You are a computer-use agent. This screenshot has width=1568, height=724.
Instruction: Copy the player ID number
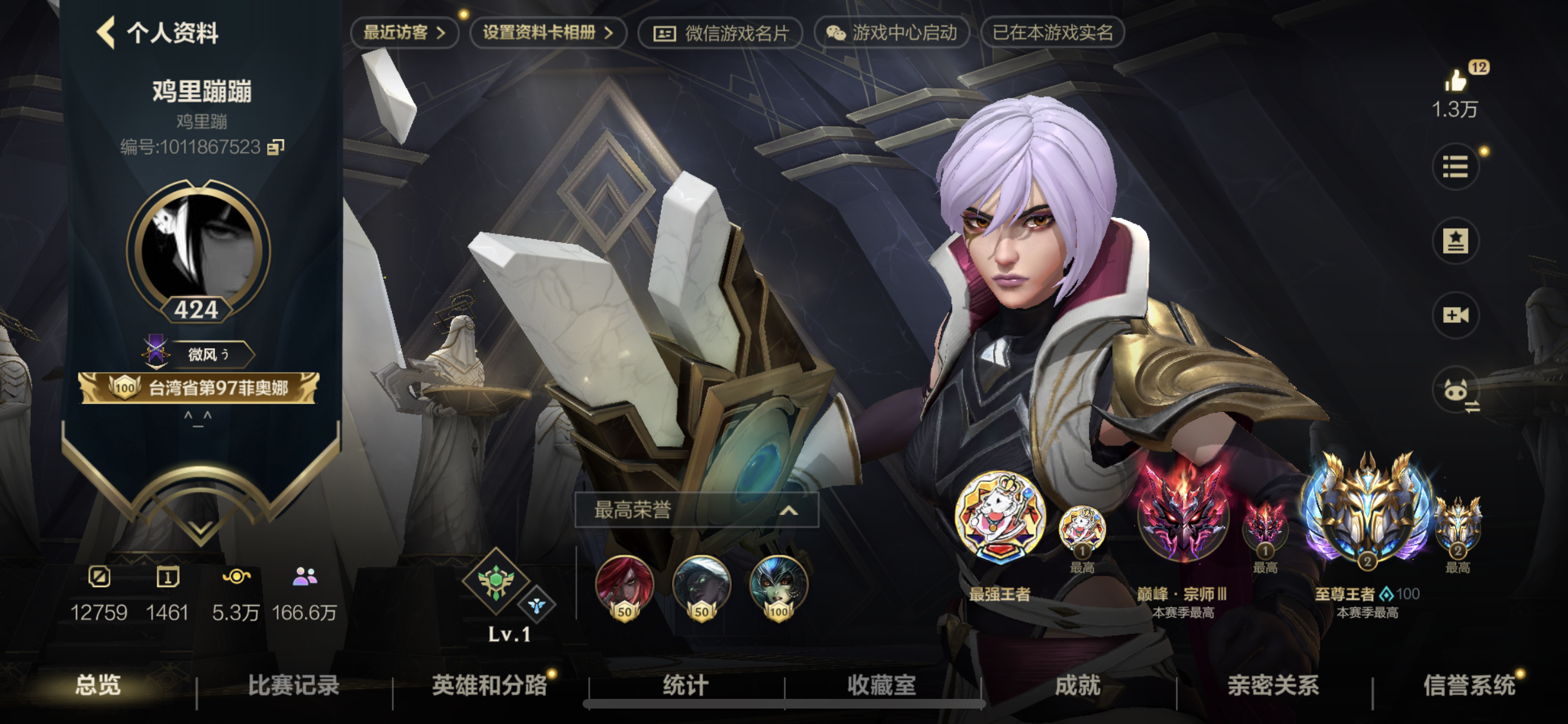click(x=275, y=147)
